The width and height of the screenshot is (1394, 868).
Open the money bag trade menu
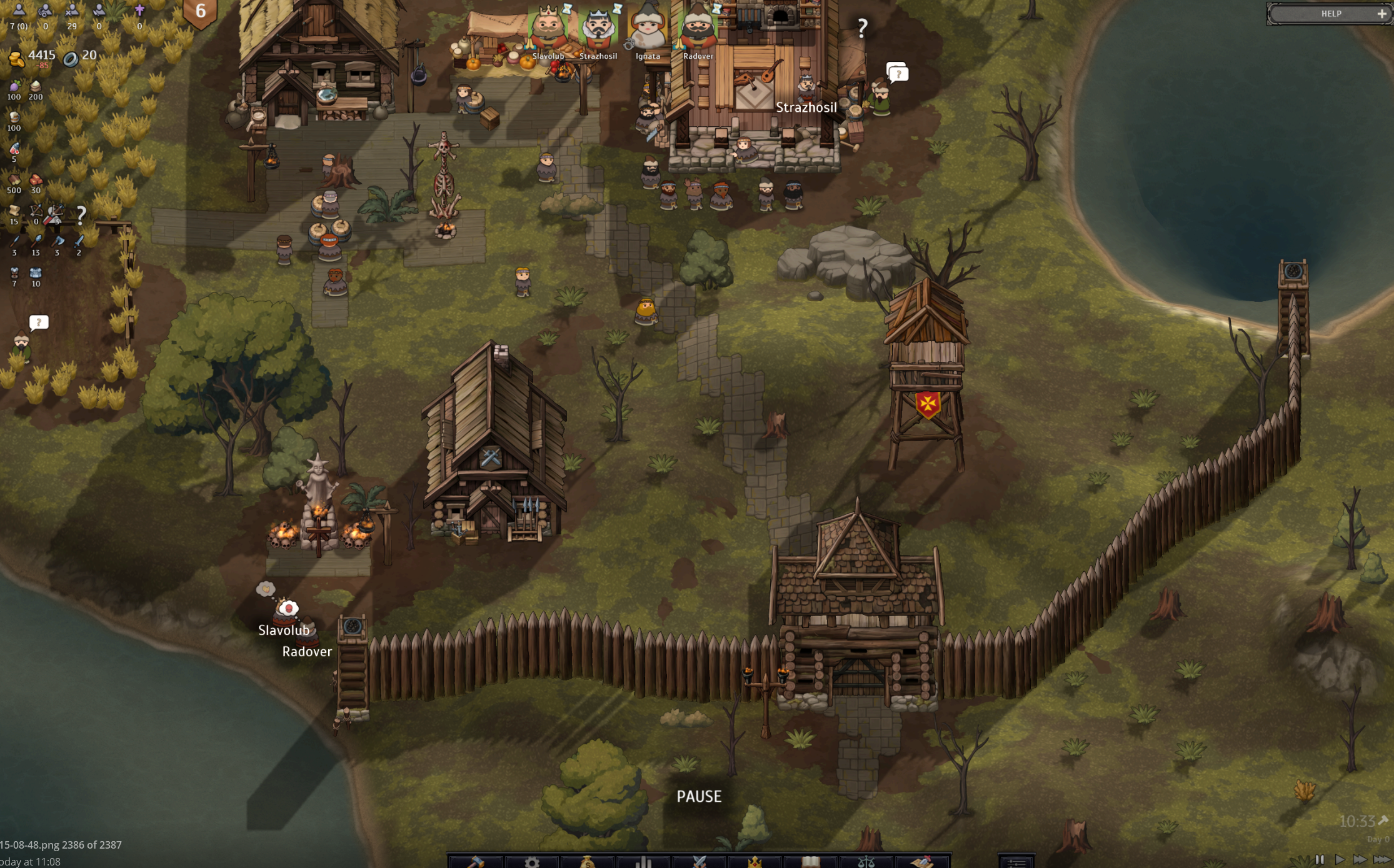tap(587, 862)
